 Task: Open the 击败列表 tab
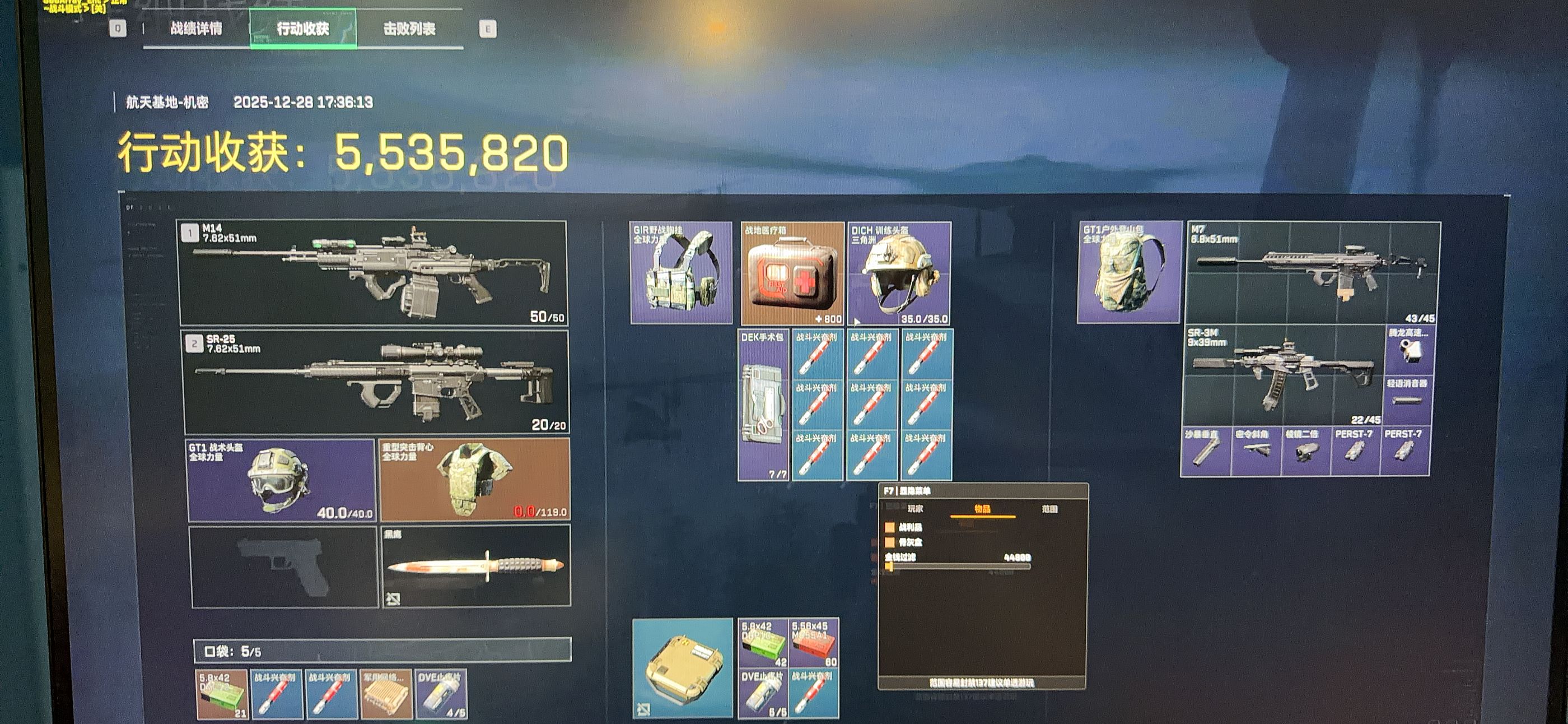click(409, 29)
